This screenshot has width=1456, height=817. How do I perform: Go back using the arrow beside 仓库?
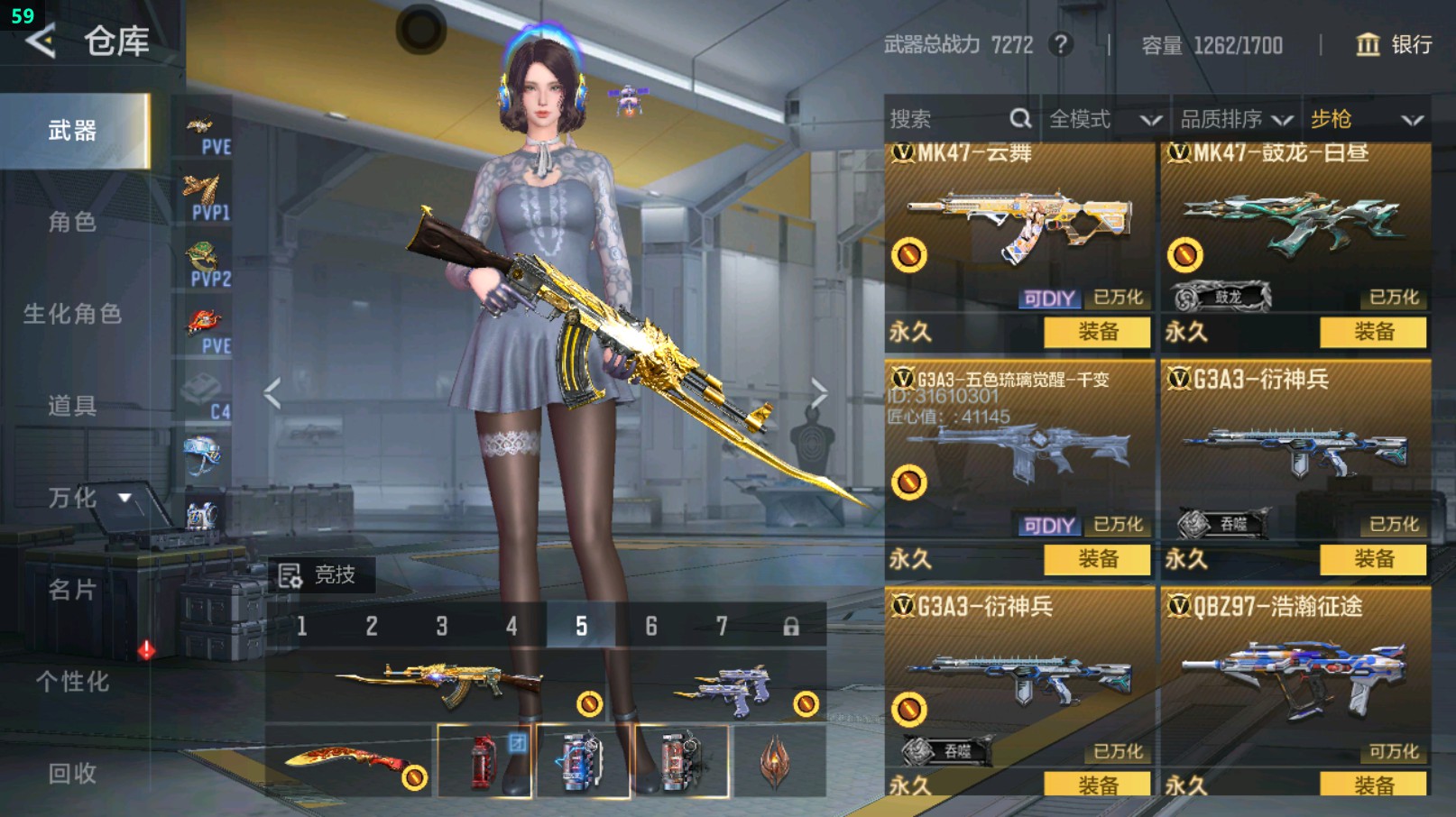click(x=41, y=41)
